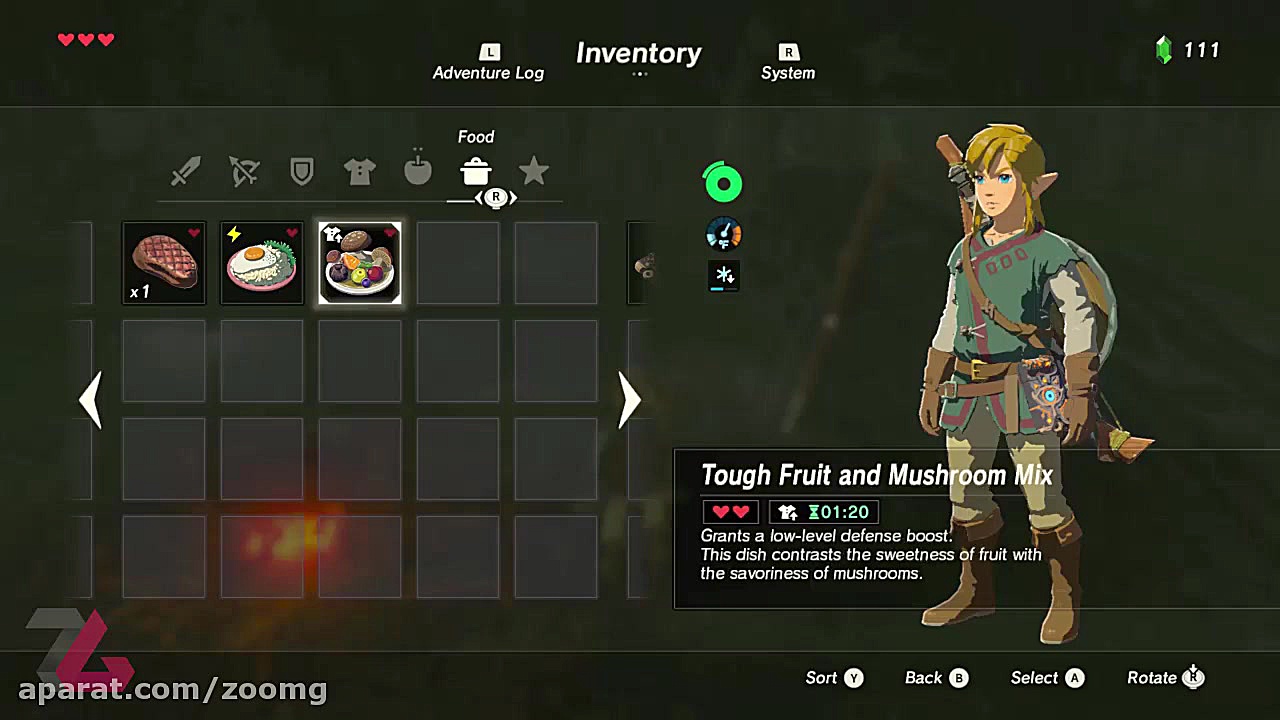Click the R shoulder button prompt under Food
Screen dimensions: 1280x720
click(495, 197)
